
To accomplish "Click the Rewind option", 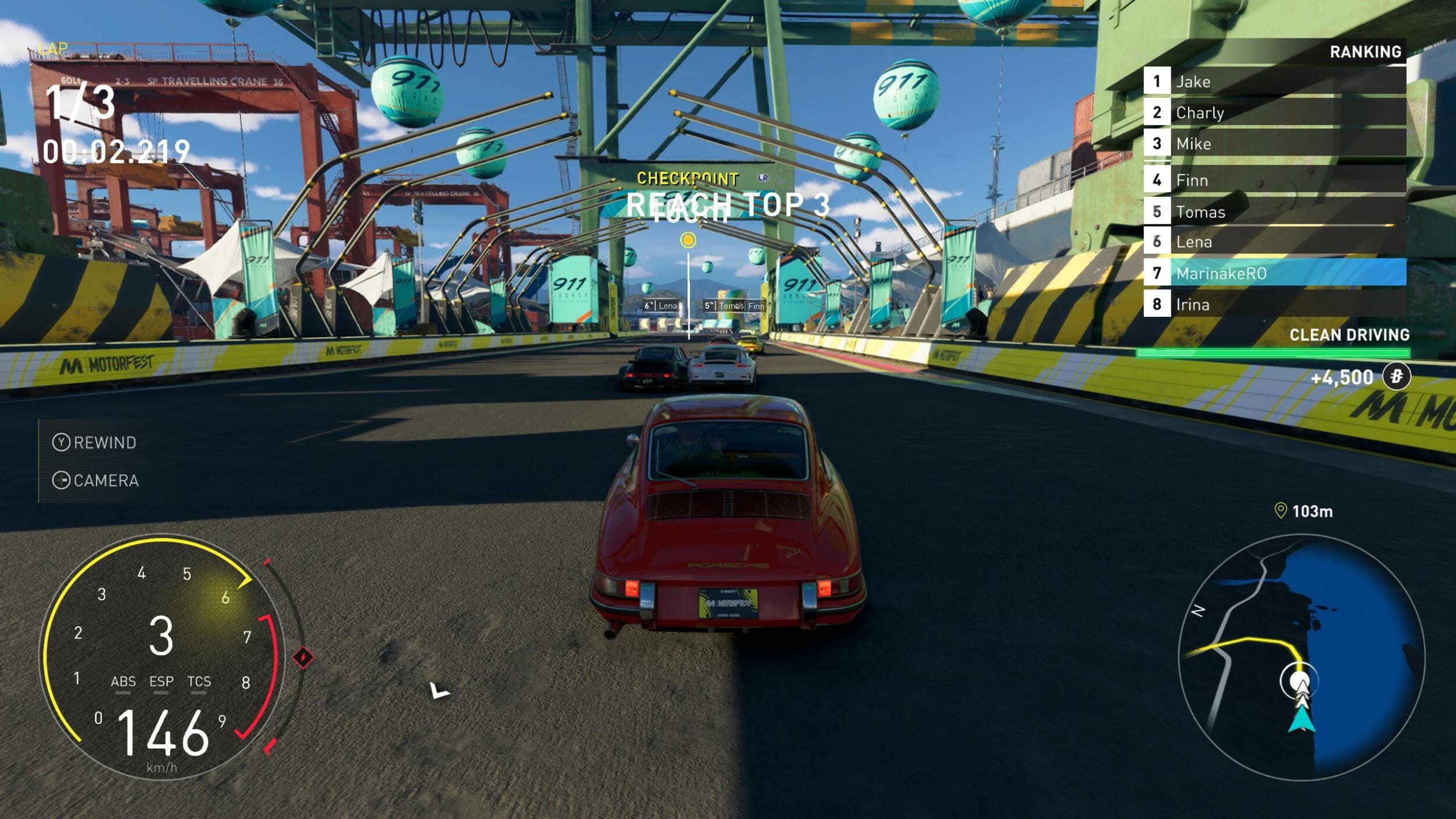I will coord(95,443).
